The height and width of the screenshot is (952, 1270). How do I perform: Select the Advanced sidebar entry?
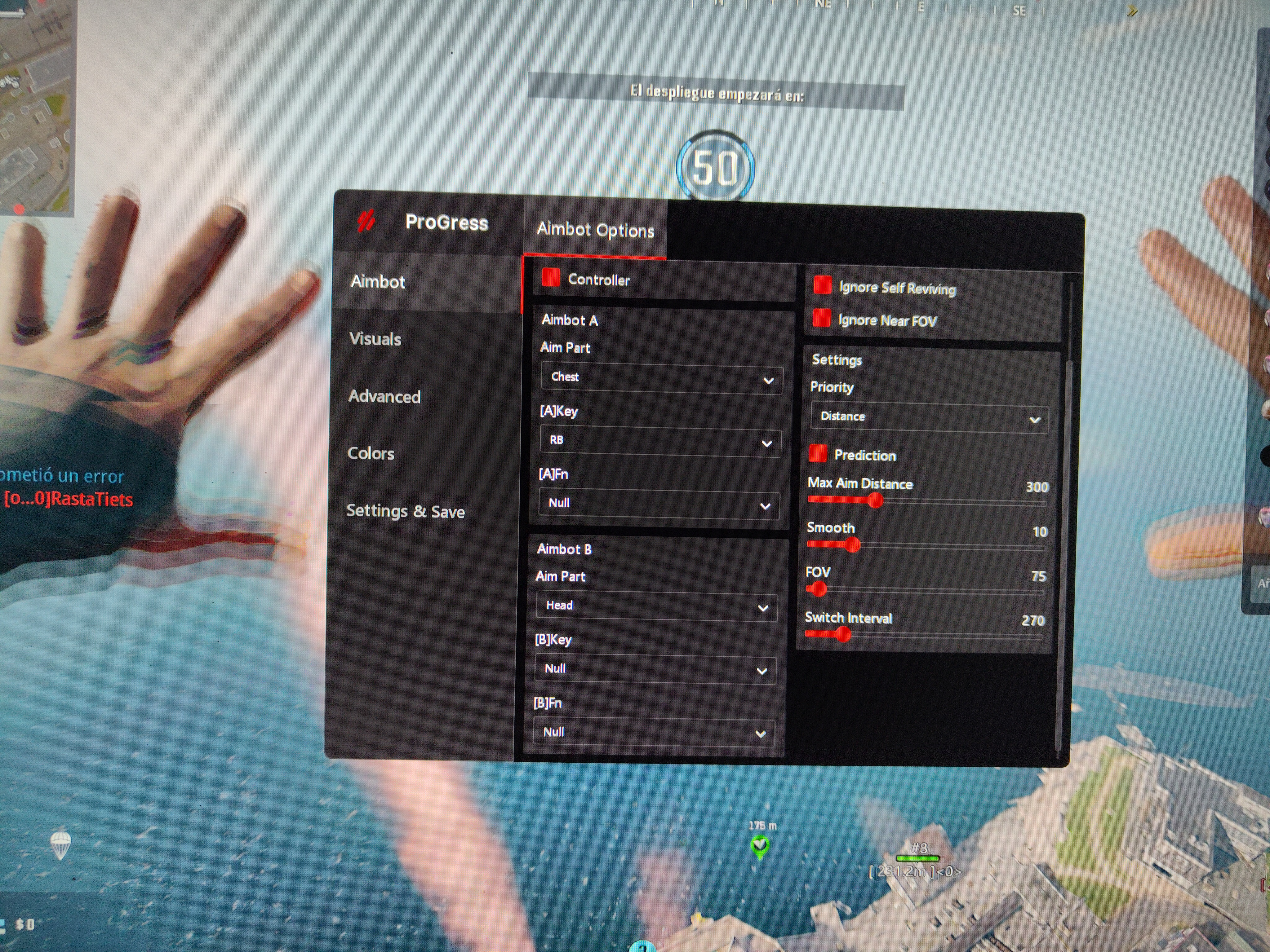click(384, 397)
